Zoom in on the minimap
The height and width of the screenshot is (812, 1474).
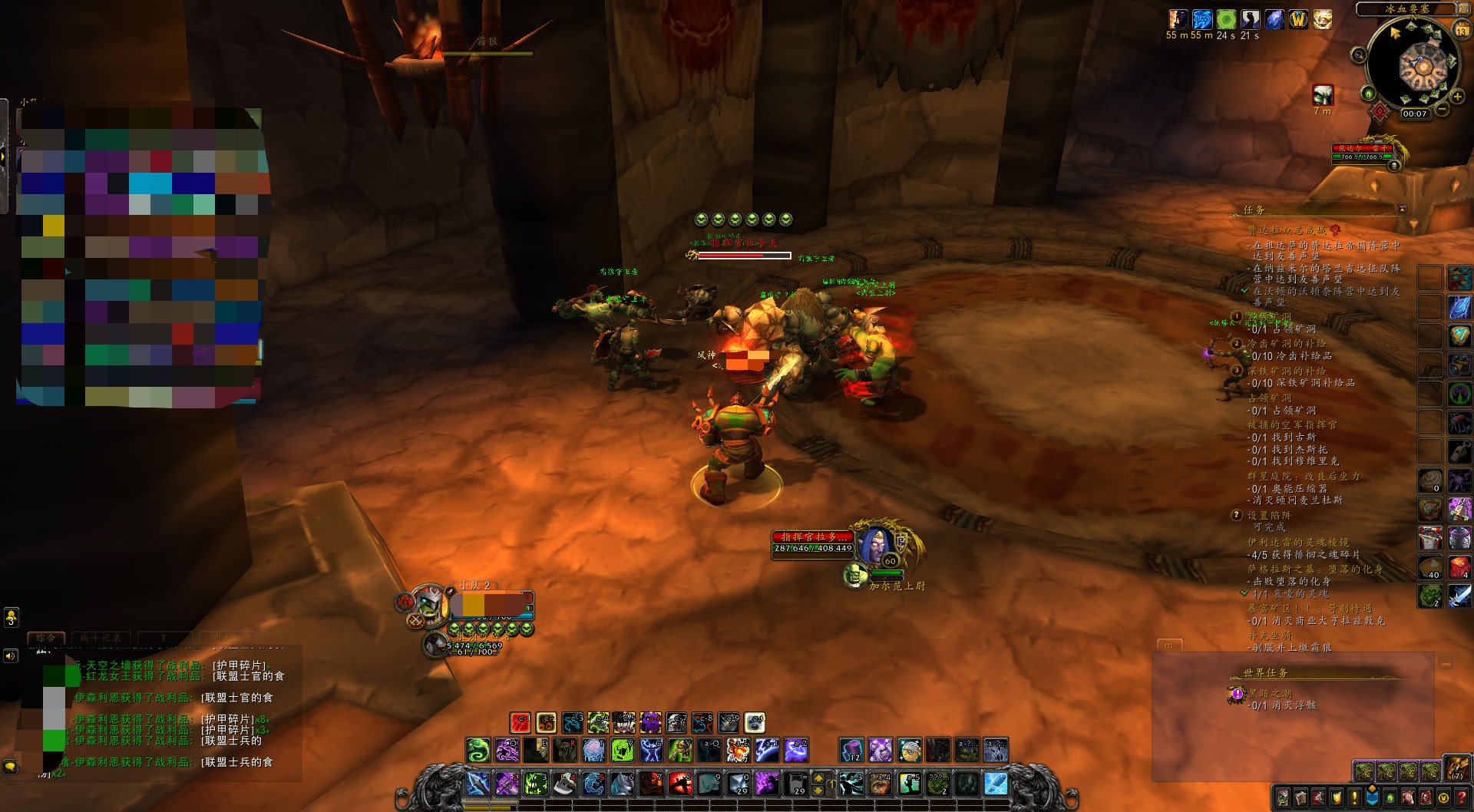(1456, 97)
